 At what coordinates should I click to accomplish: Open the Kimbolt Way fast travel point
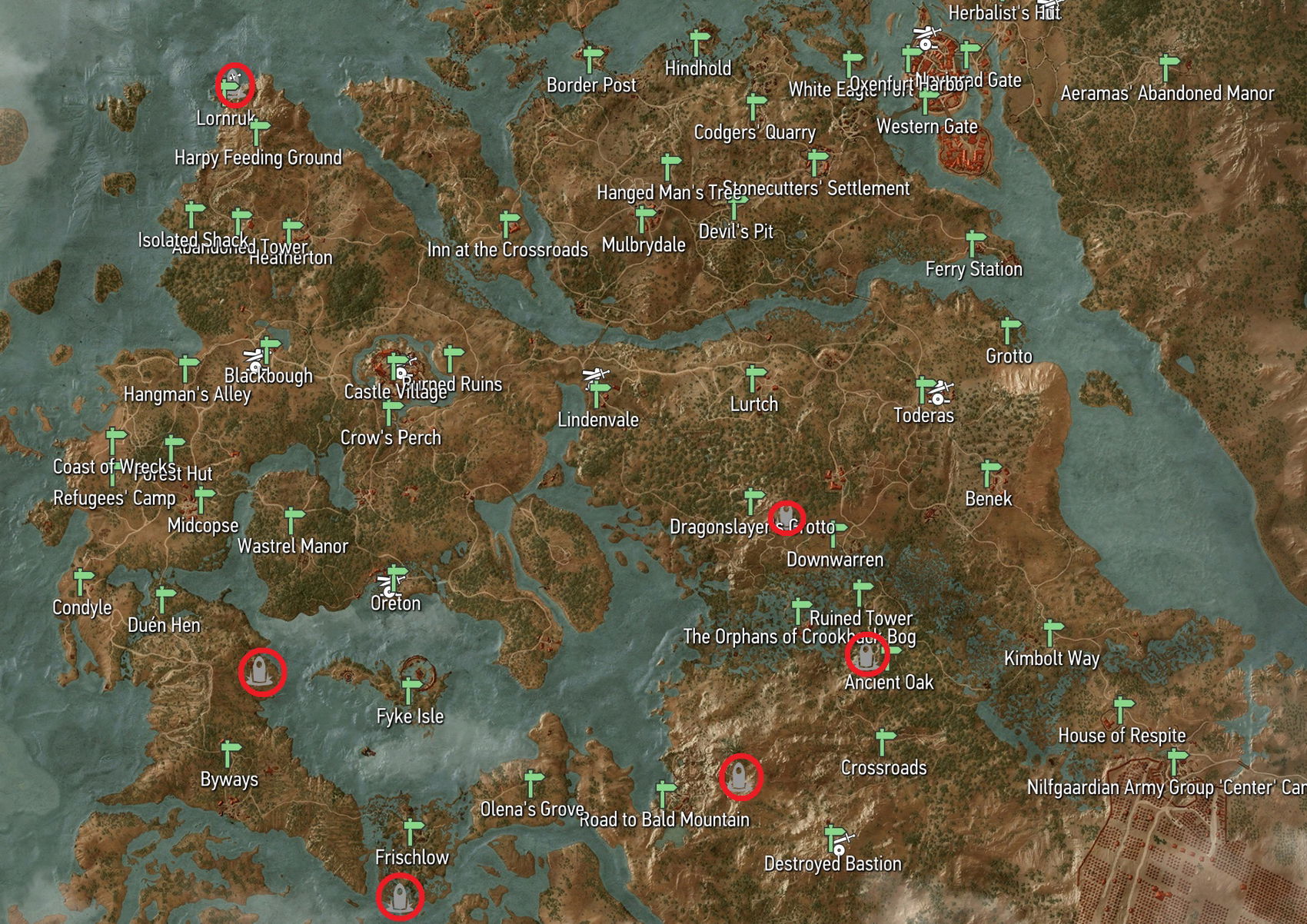[1049, 633]
